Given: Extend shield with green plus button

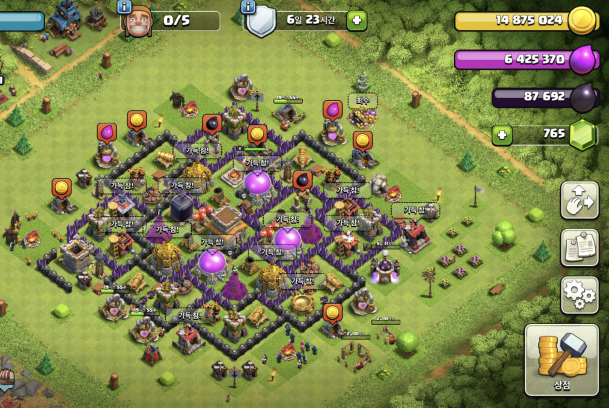Looking at the screenshot, I should pyautogui.click(x=356, y=20).
